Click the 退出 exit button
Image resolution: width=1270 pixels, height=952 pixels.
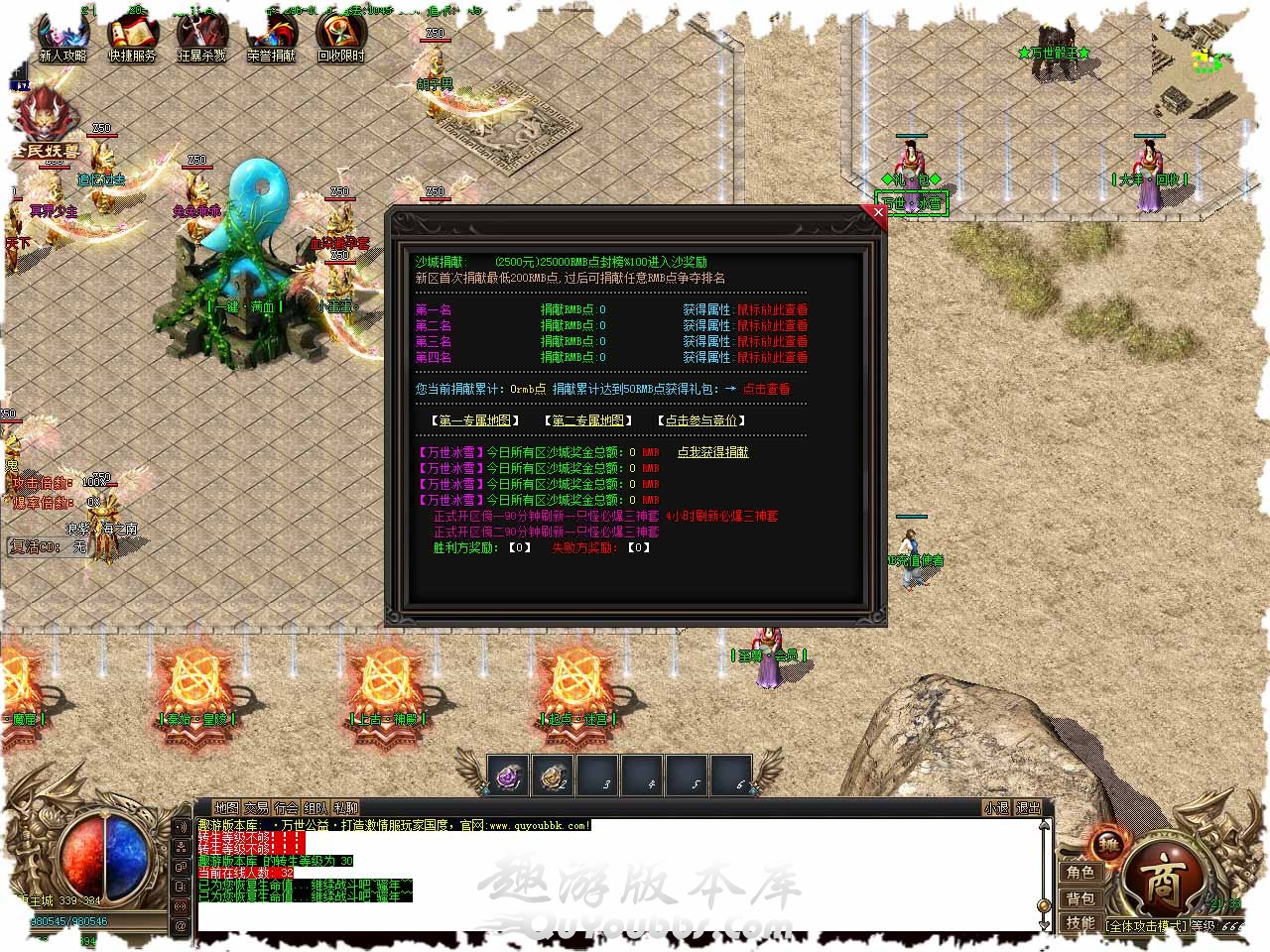pos(1028,808)
